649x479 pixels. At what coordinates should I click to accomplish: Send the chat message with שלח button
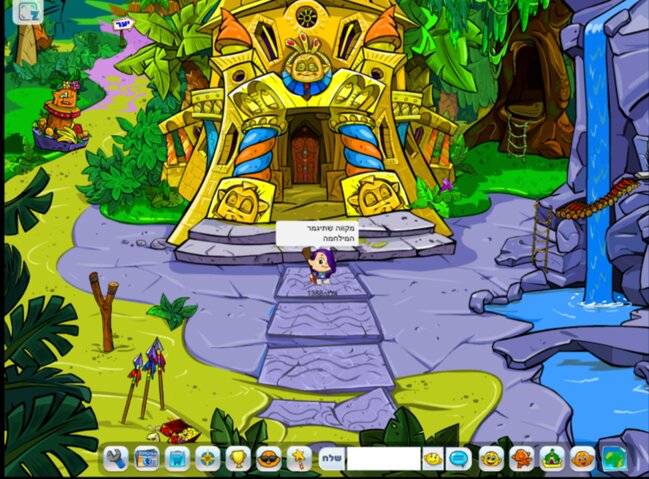(x=331, y=459)
